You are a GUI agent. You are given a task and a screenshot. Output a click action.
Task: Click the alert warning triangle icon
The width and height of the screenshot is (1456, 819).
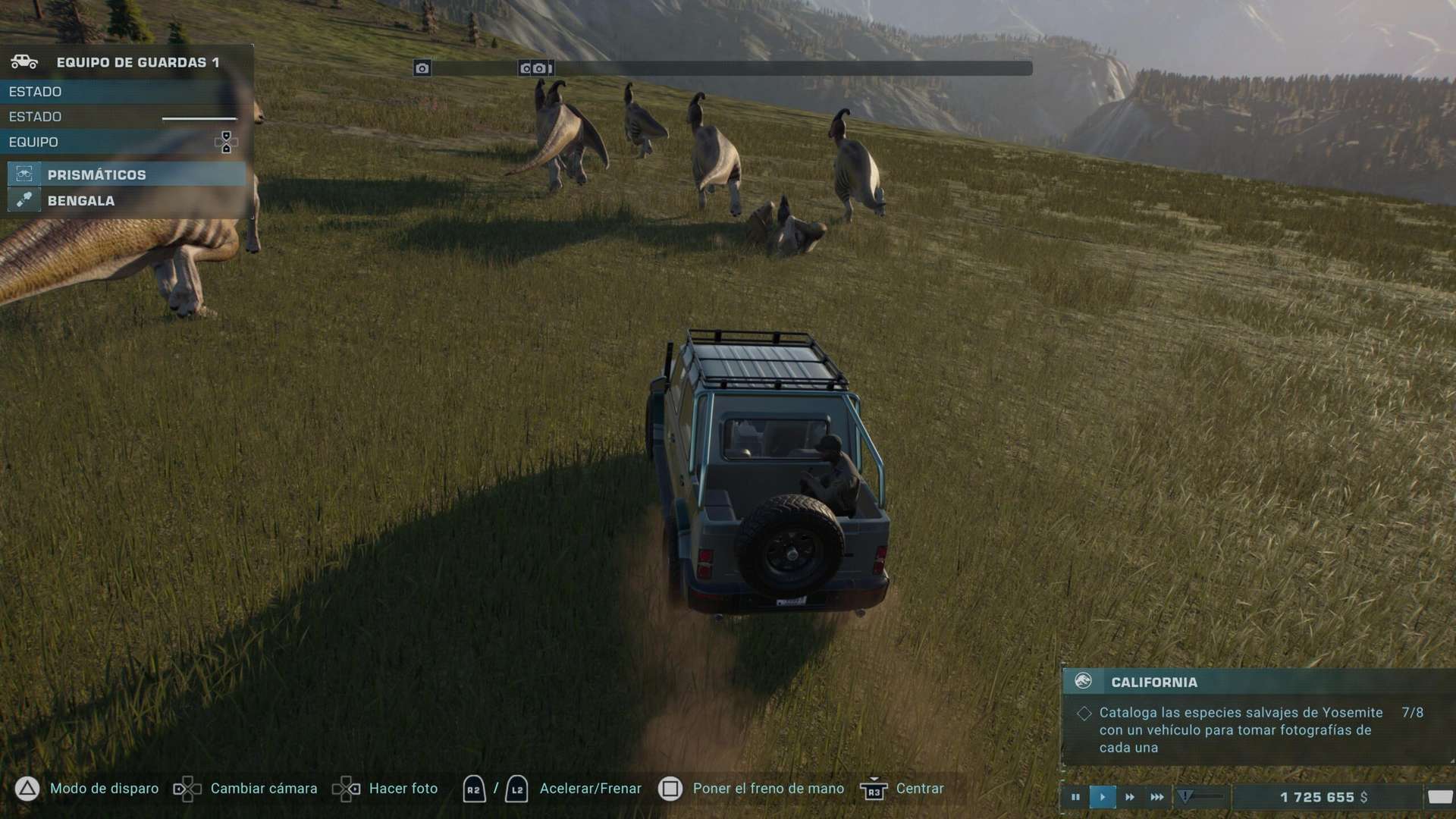point(1185,796)
